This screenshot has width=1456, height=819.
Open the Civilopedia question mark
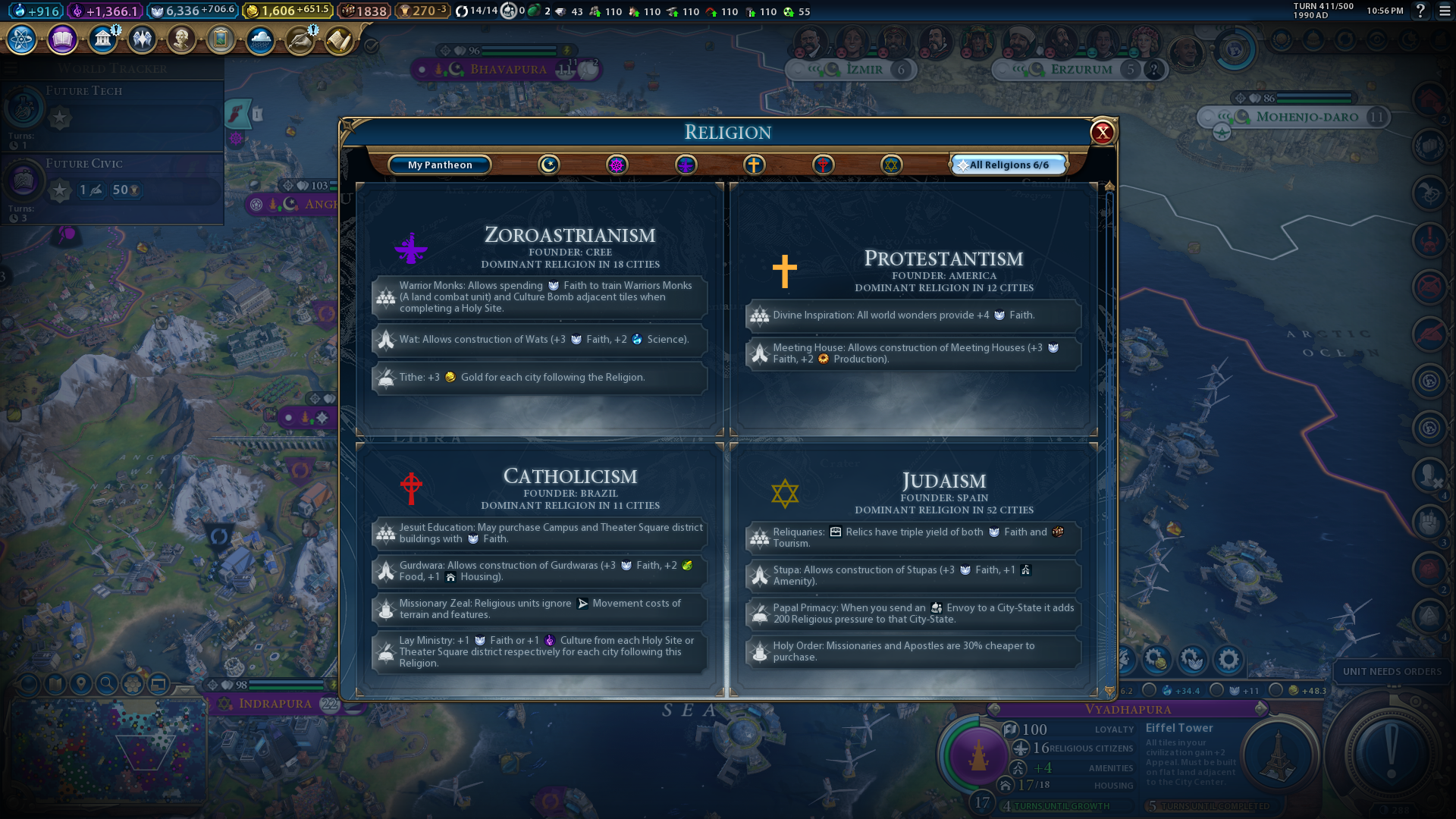[x=1420, y=11]
